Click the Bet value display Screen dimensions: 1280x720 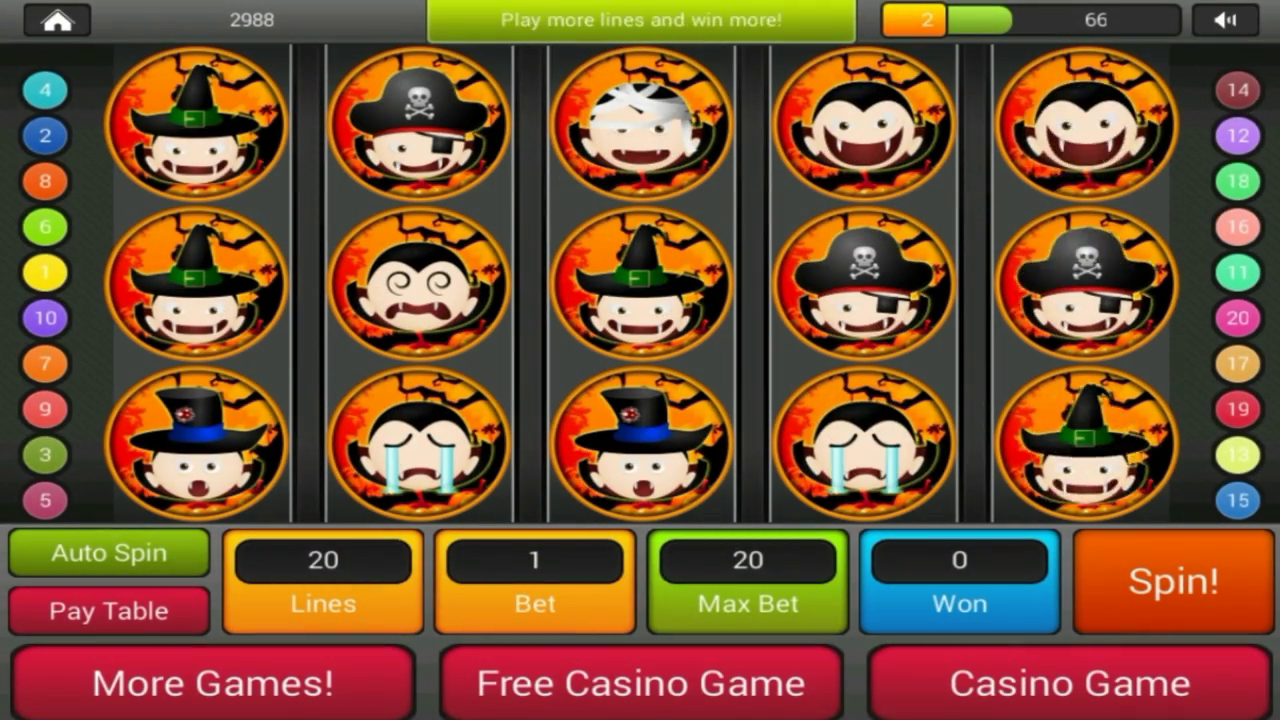pyautogui.click(x=535, y=560)
